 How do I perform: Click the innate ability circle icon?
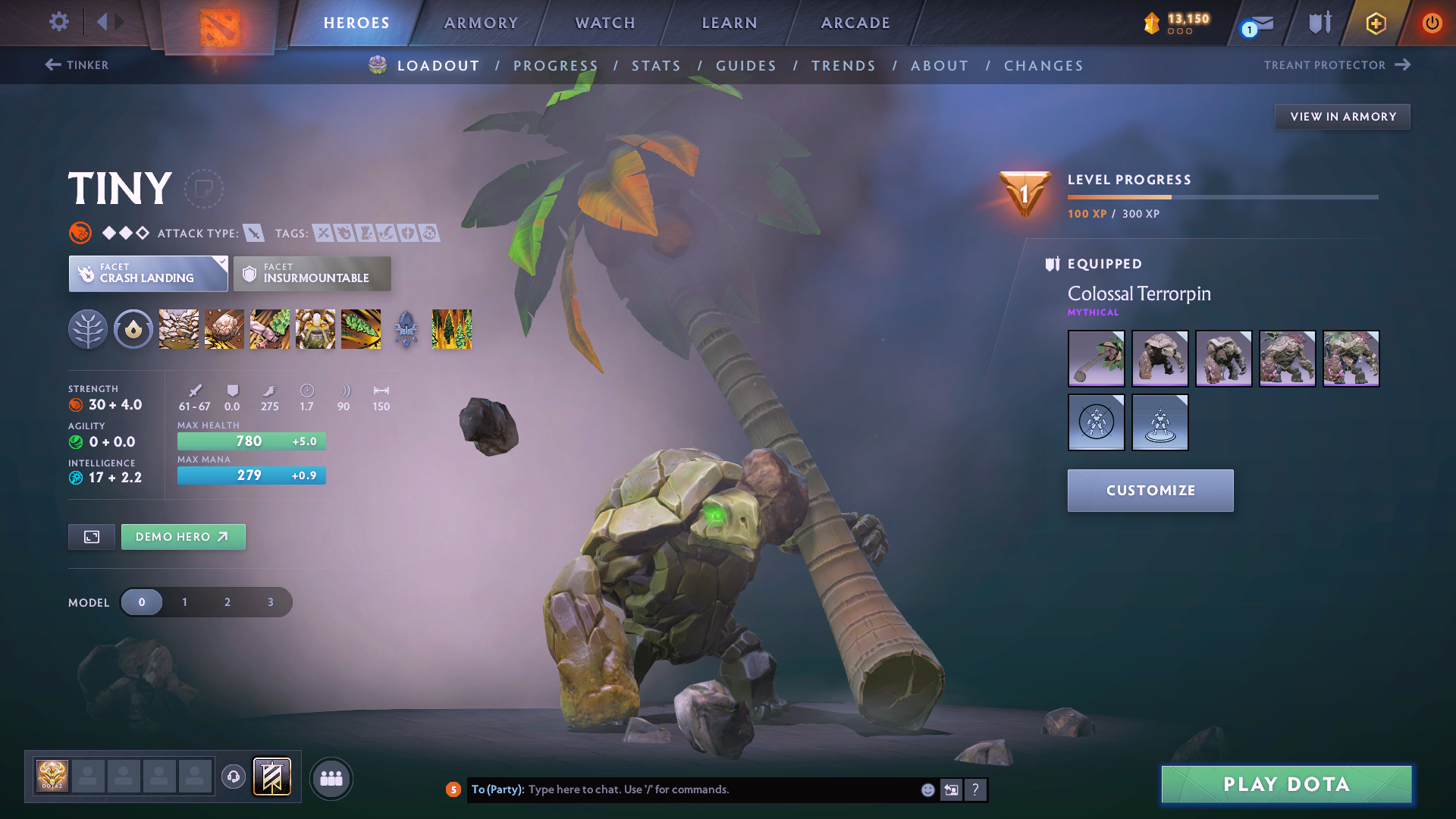133,329
